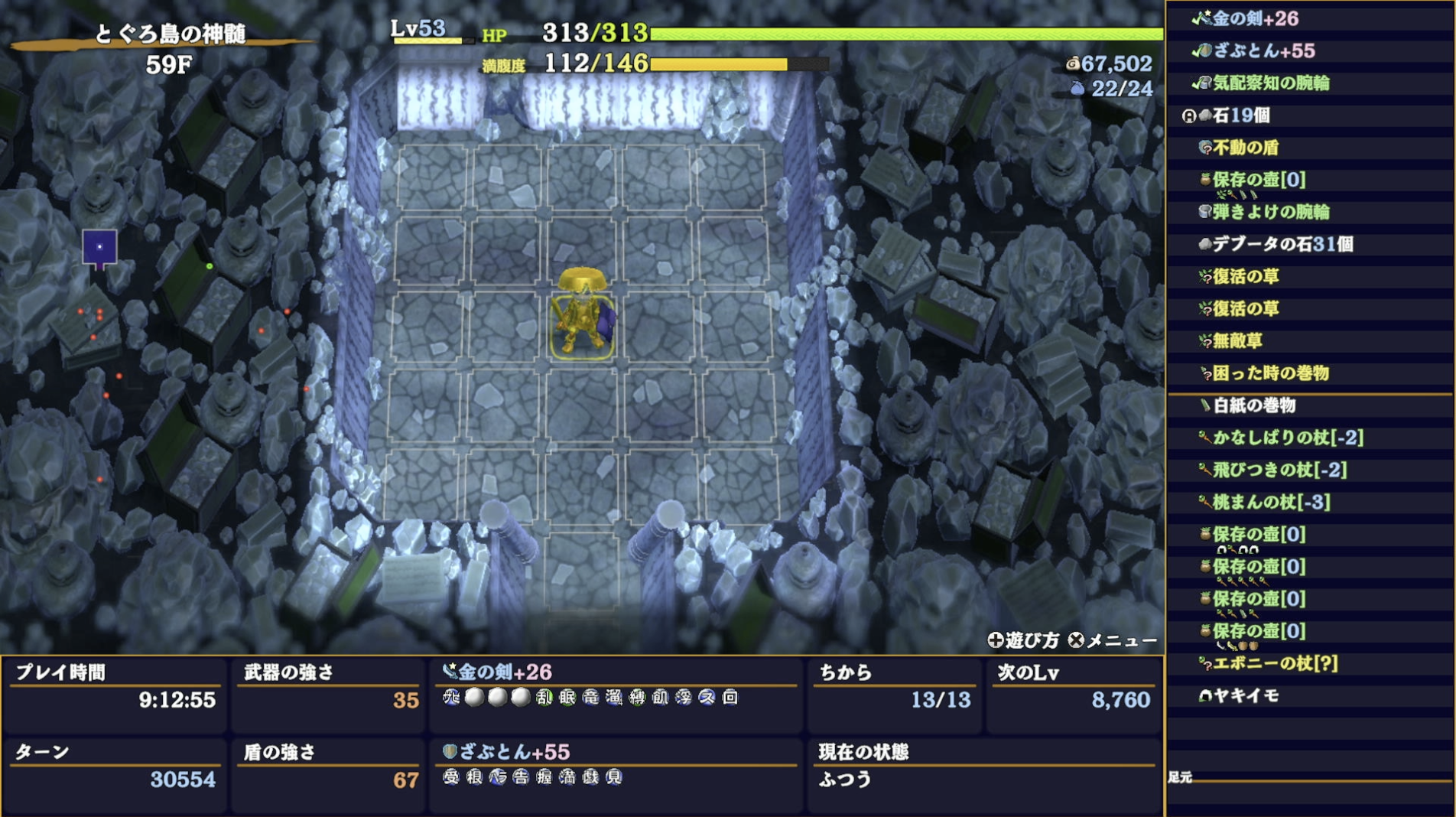The width and height of the screenshot is (1456, 817).
Task: Pick the かなしばりの杖[-2] staff
Action: tap(1287, 438)
